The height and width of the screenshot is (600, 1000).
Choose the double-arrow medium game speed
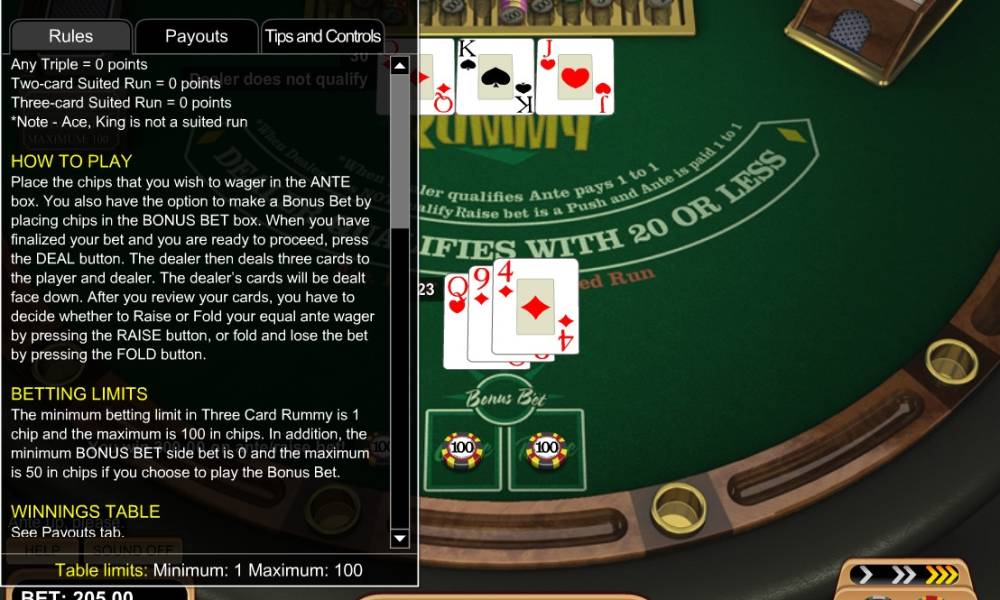[x=902, y=574]
